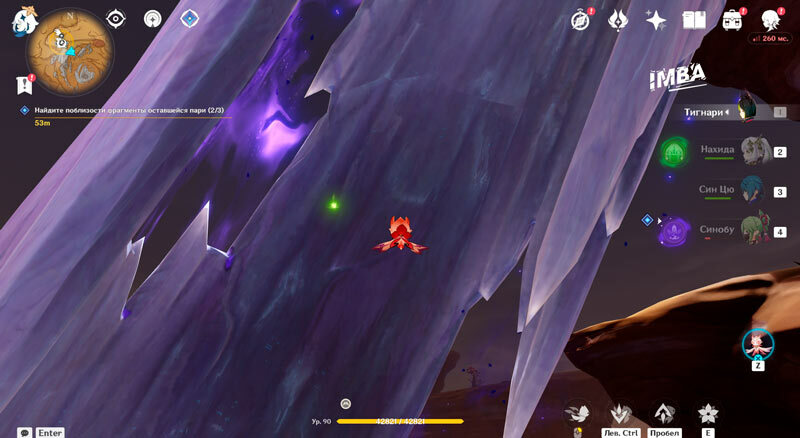Activate the flower elemental skill icon
The width and height of the screenshot is (800, 438).
708,413
